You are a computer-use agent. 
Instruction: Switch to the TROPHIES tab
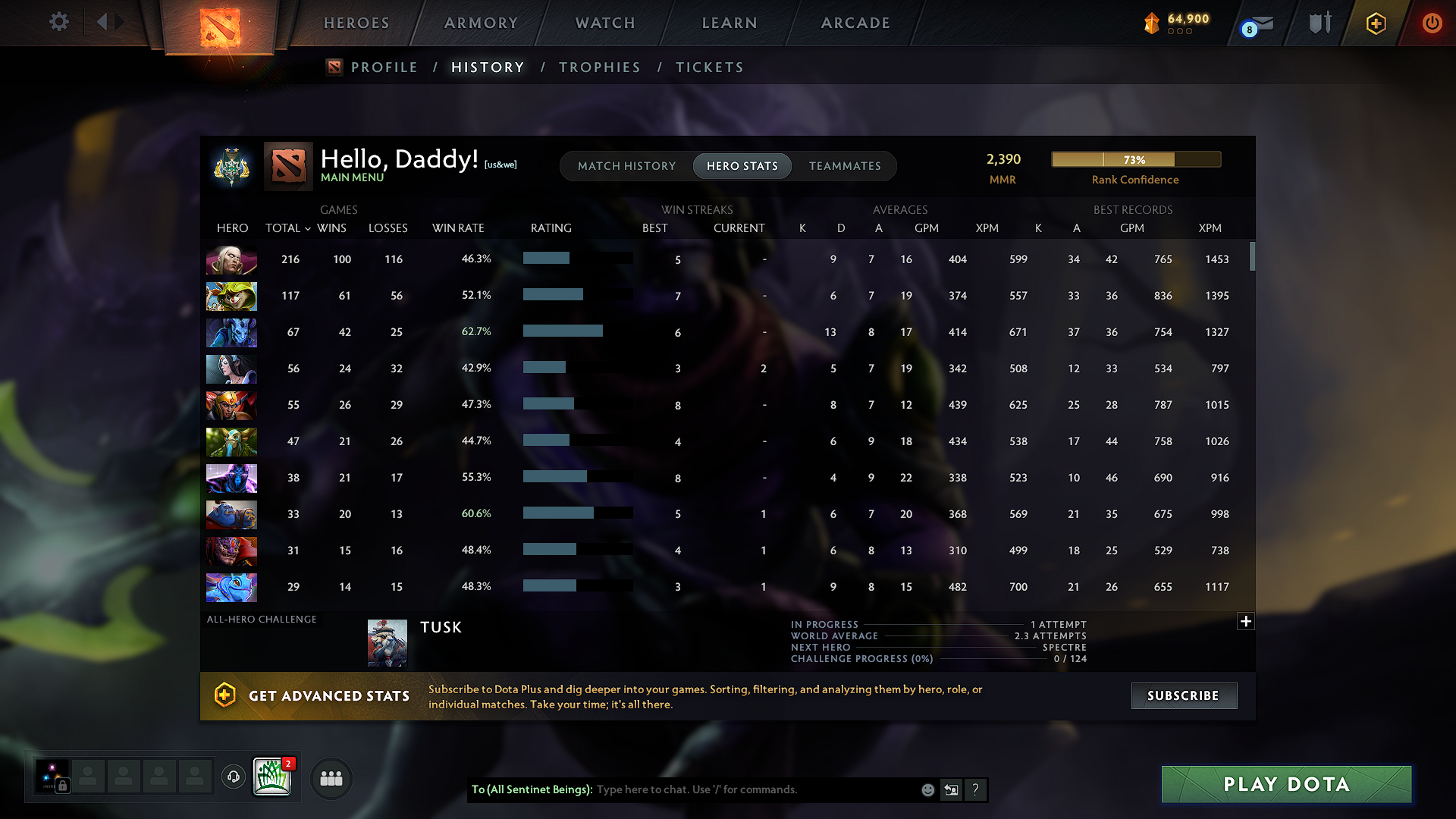599,67
